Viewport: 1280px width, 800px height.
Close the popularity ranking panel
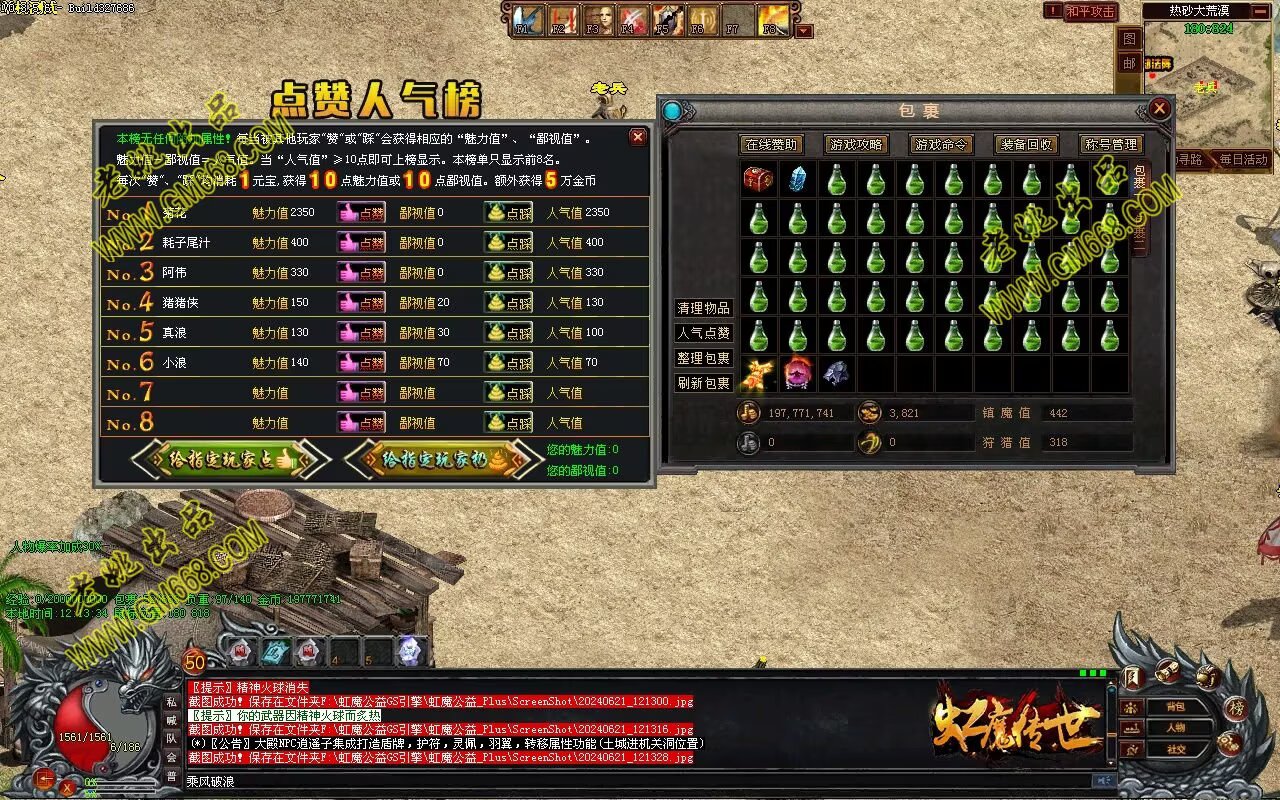pyautogui.click(x=637, y=137)
